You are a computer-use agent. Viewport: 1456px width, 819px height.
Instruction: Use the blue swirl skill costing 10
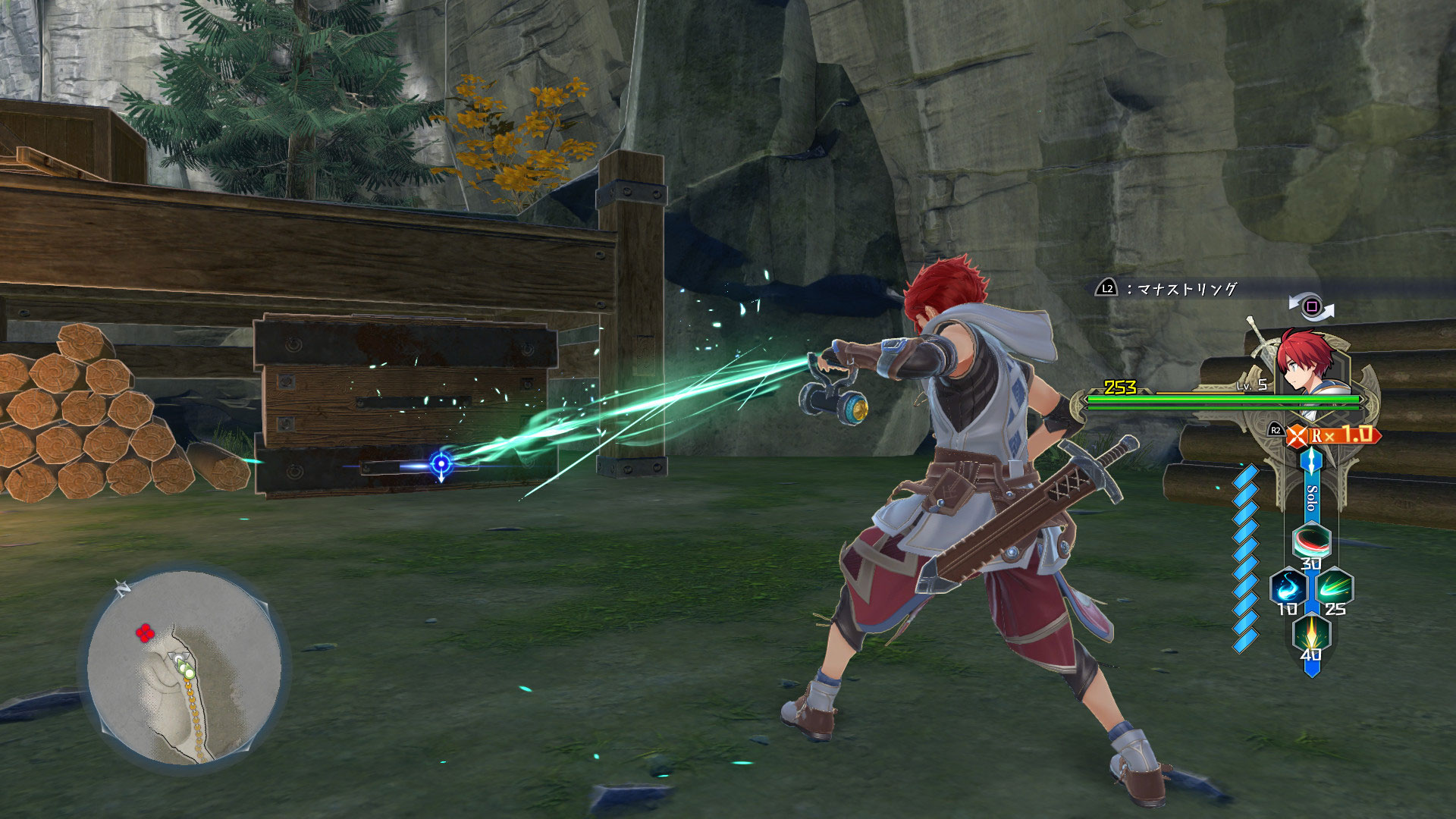(1288, 588)
